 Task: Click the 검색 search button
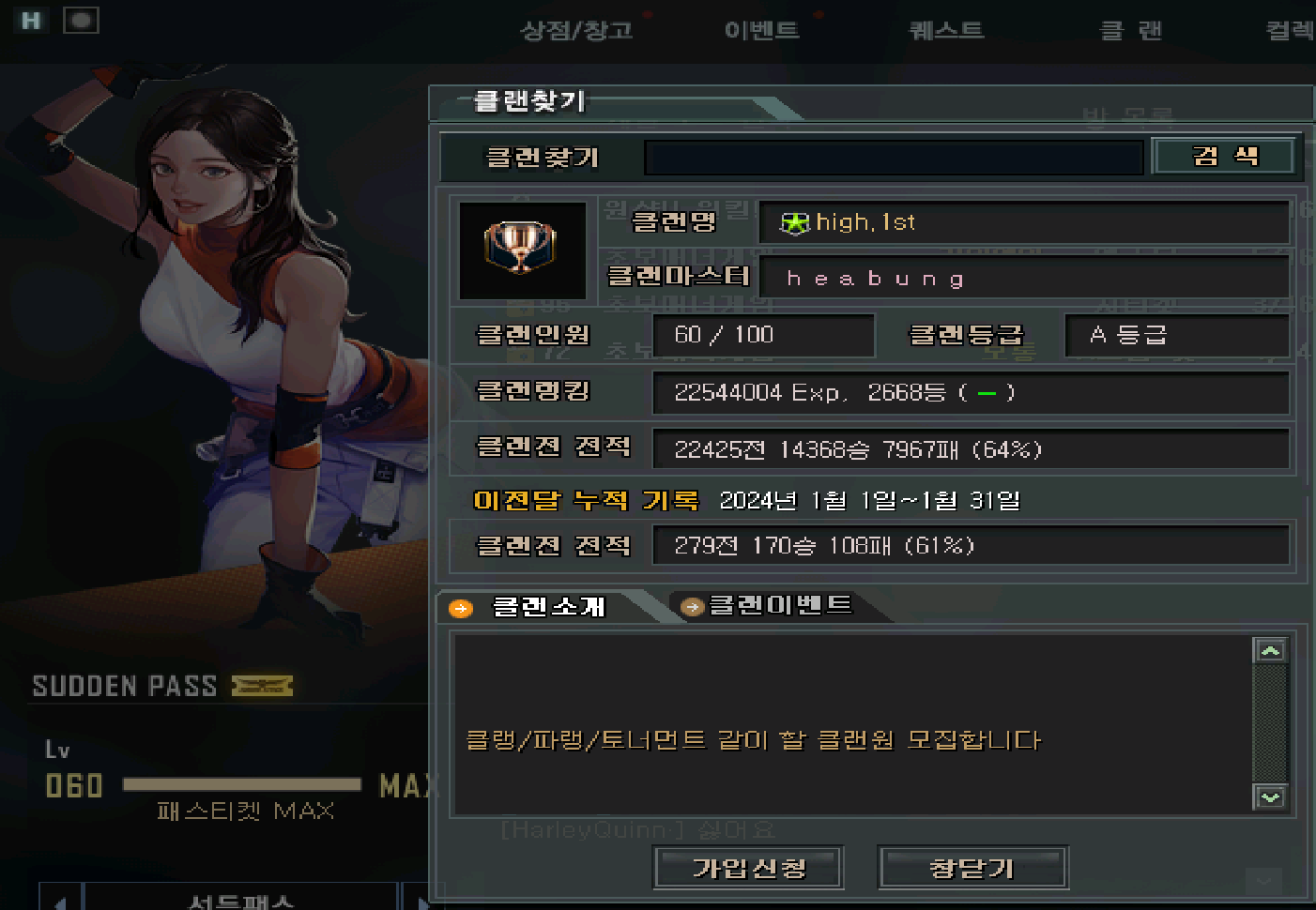[1224, 157]
